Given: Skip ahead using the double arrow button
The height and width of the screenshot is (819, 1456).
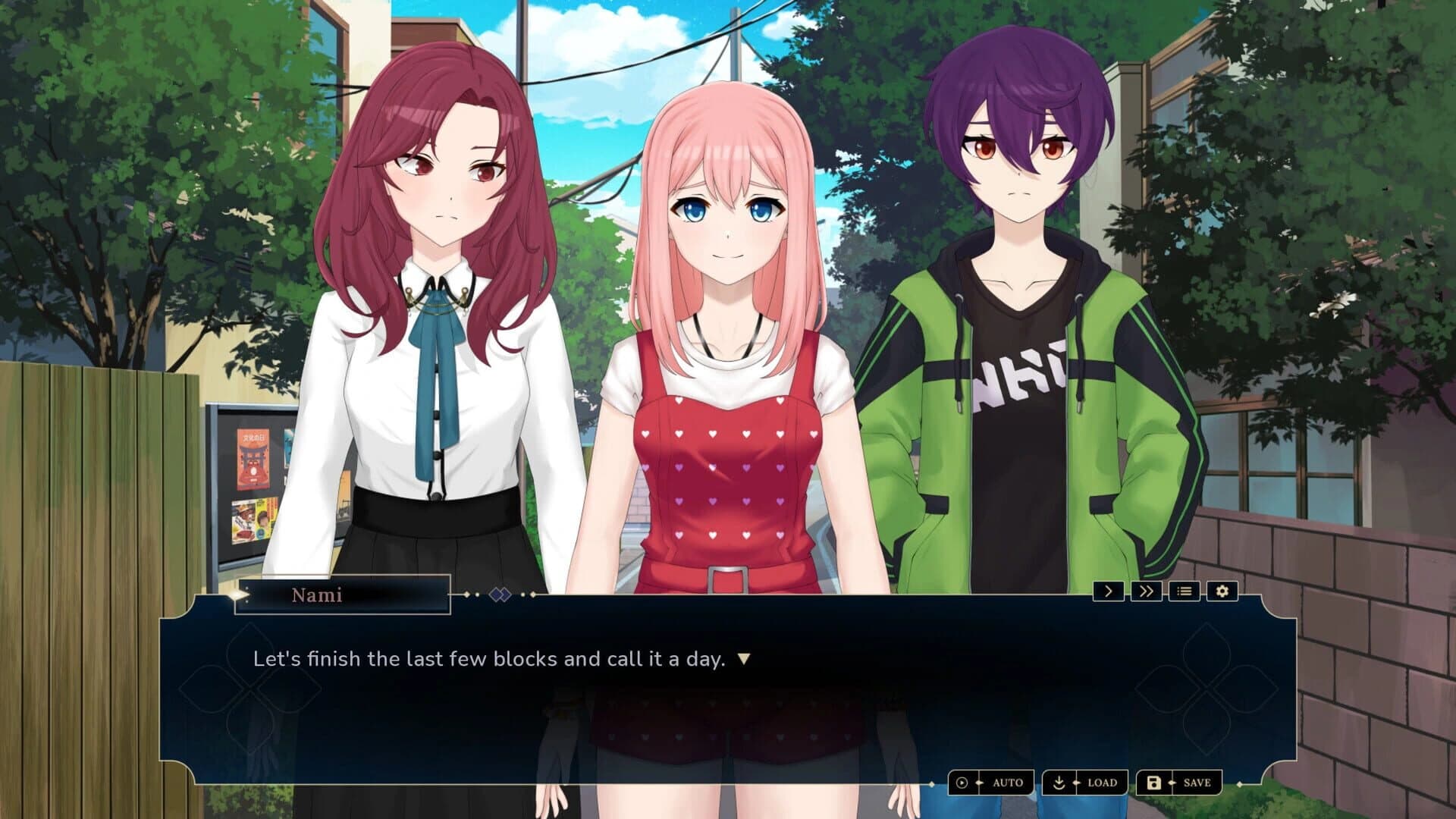Looking at the screenshot, I should pos(1146,591).
